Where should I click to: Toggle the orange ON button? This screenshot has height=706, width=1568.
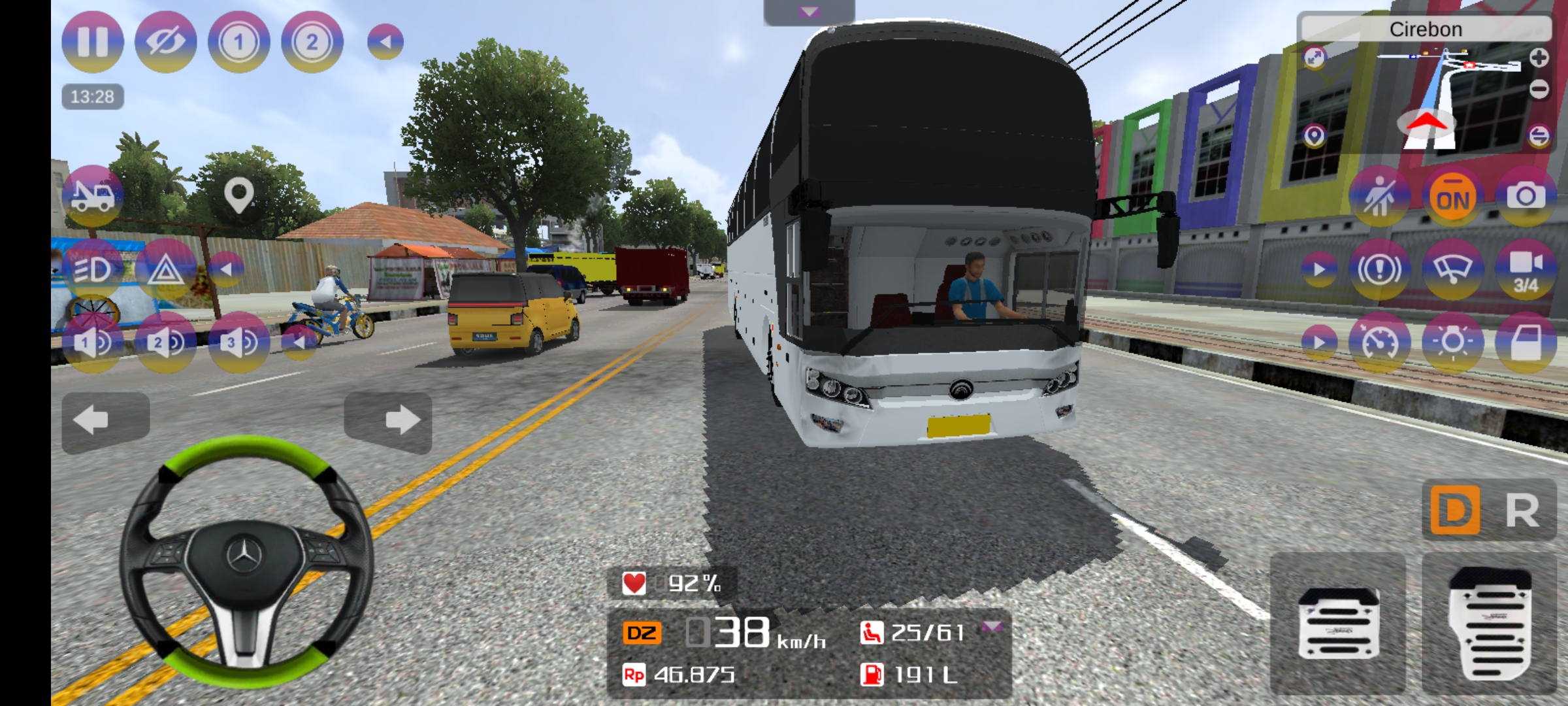[1452, 198]
